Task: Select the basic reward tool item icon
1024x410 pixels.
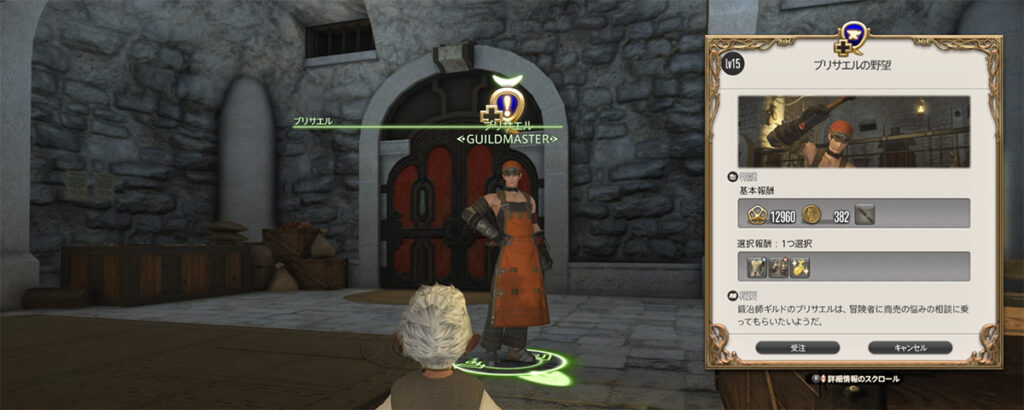Action: pyautogui.click(x=862, y=213)
